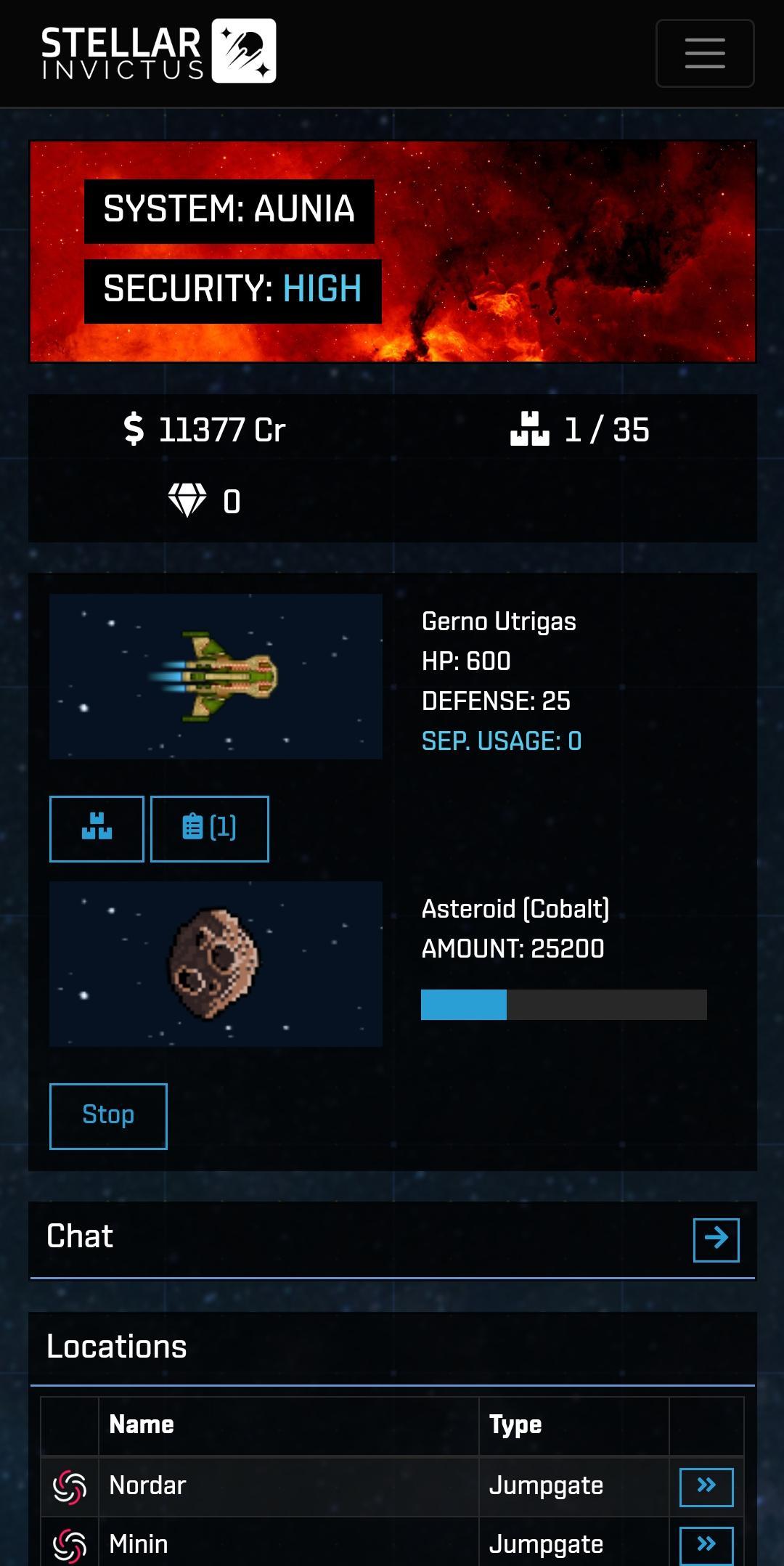Expand the Chat panel arrow
This screenshot has height=1566, width=784.
tap(716, 1239)
